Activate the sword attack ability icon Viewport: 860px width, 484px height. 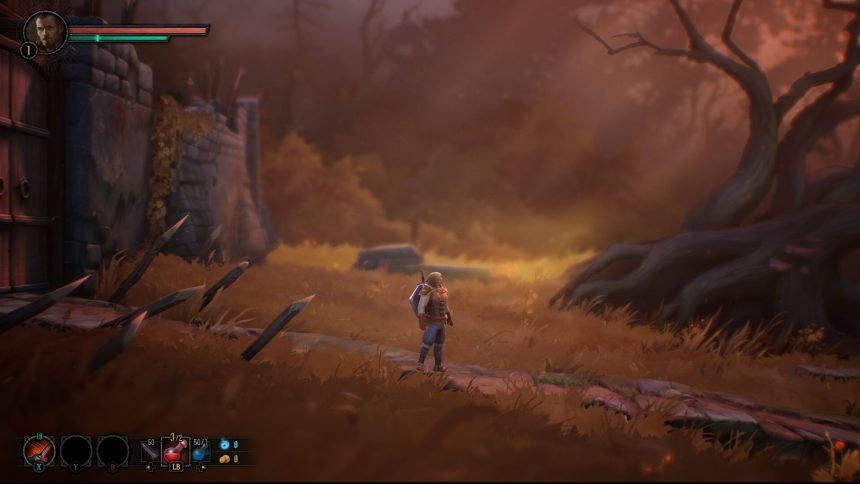pyautogui.click(x=39, y=450)
